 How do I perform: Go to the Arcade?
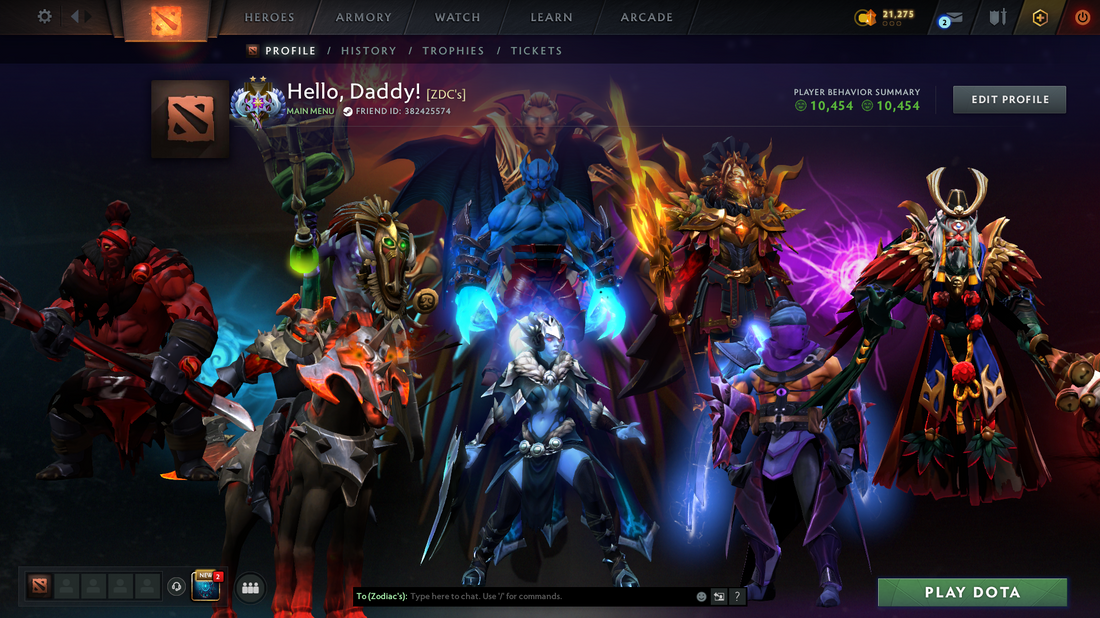coord(647,17)
